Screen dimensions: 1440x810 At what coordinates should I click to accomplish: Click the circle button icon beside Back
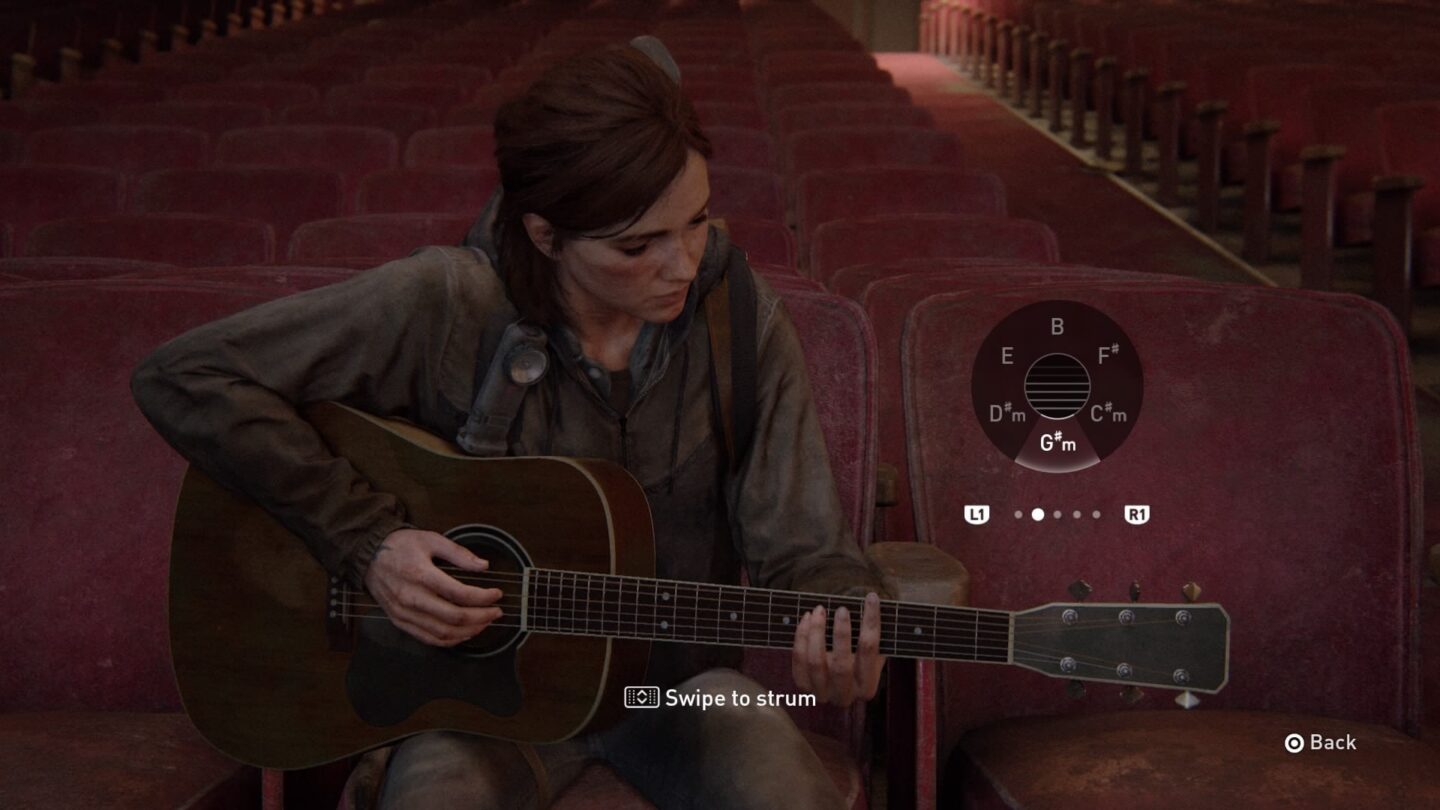tap(1292, 743)
